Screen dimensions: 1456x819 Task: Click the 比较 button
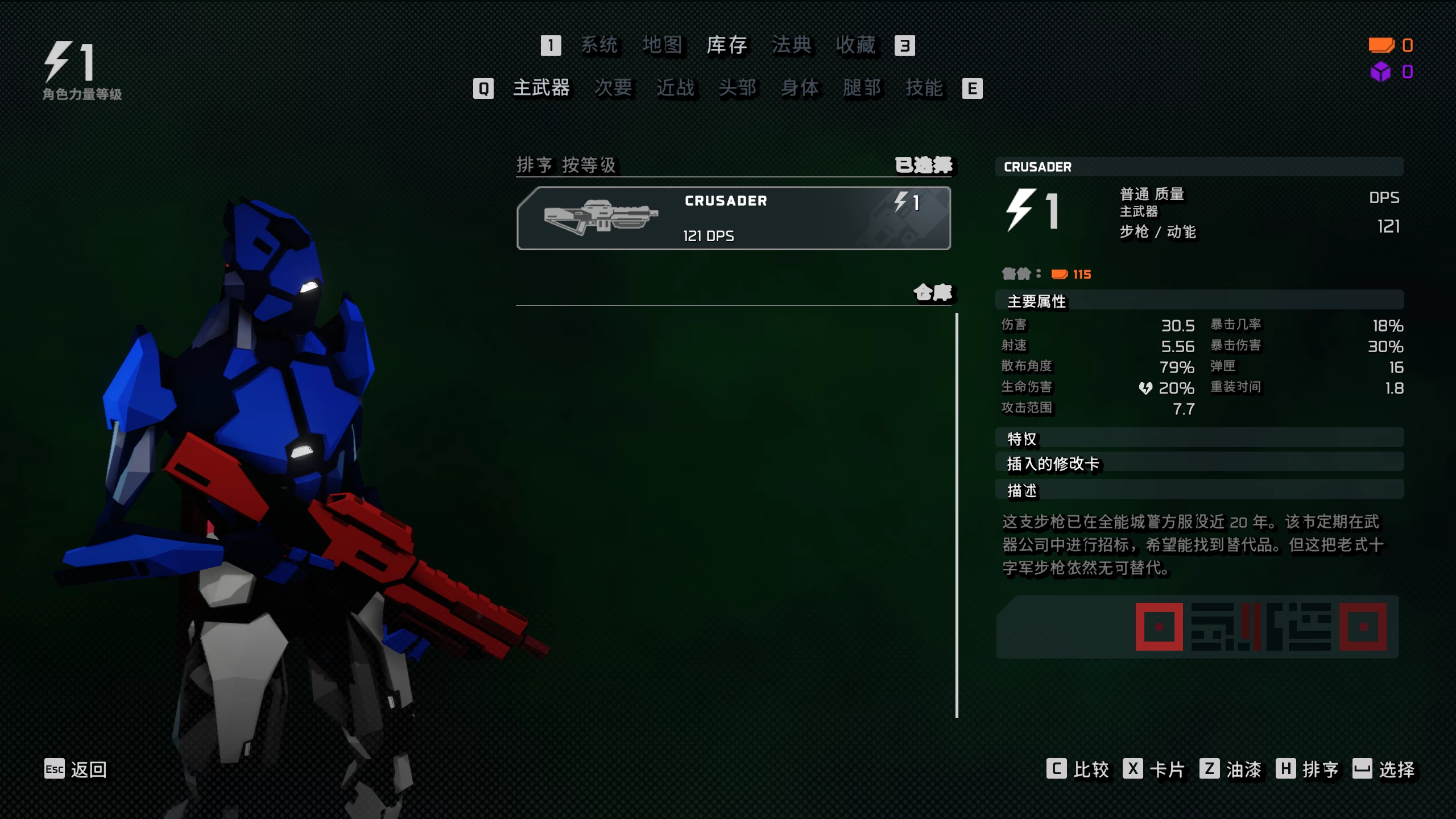(1092, 769)
